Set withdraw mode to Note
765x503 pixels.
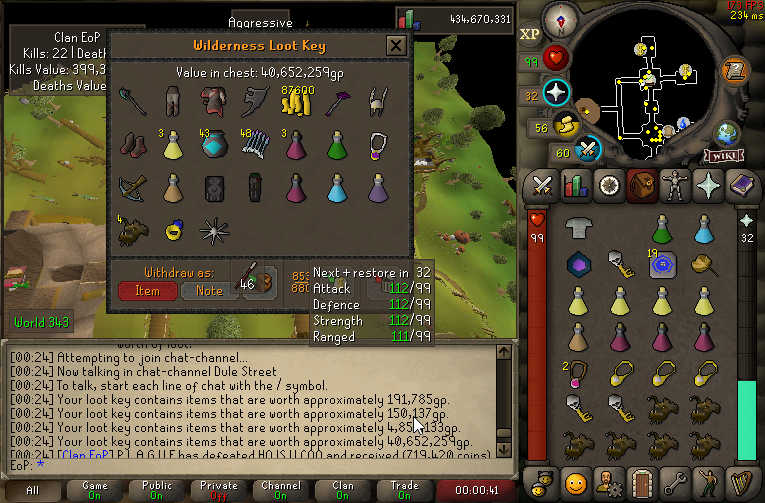[x=208, y=290]
